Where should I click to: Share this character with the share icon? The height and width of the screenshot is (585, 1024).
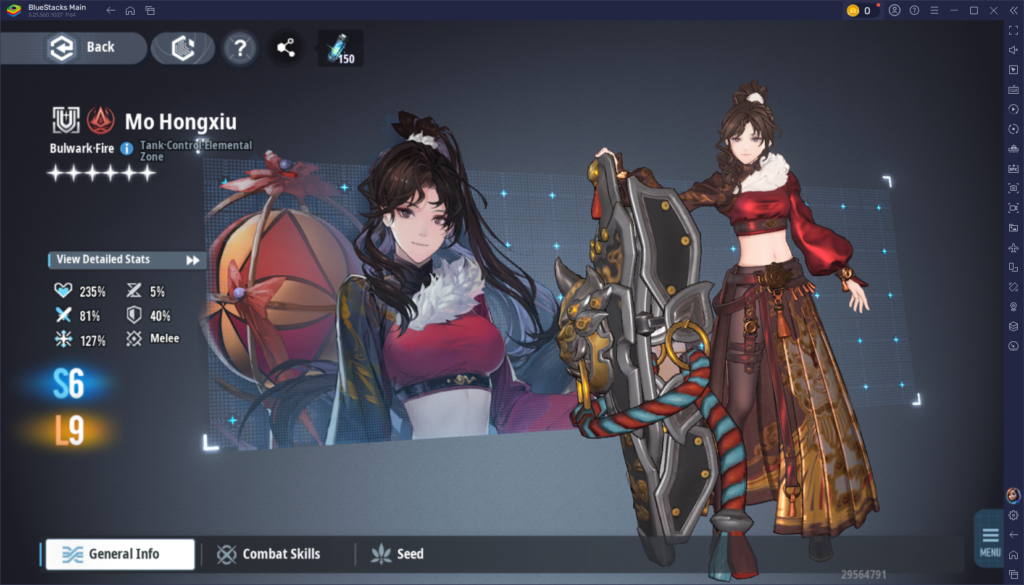click(x=286, y=48)
